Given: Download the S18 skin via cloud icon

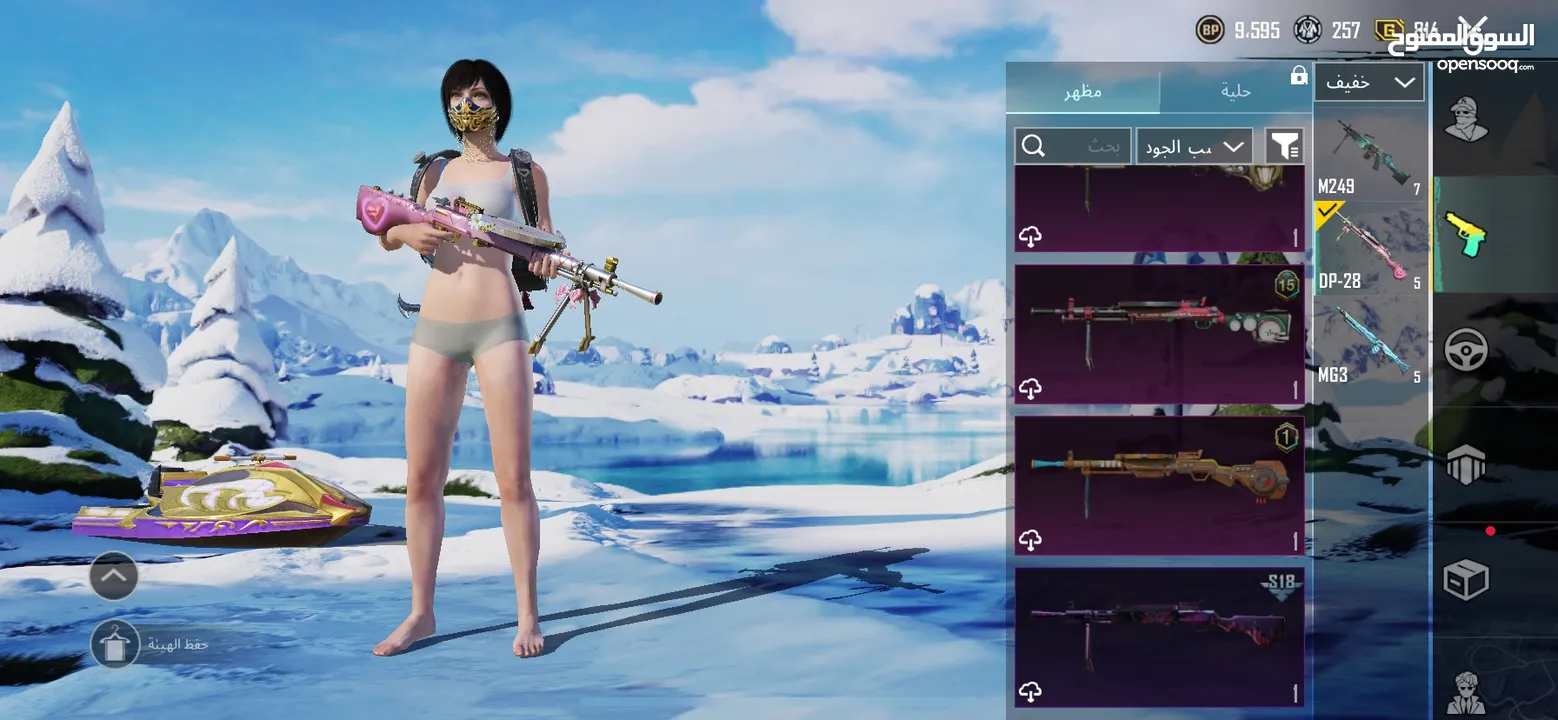Looking at the screenshot, I should 1030,691.
